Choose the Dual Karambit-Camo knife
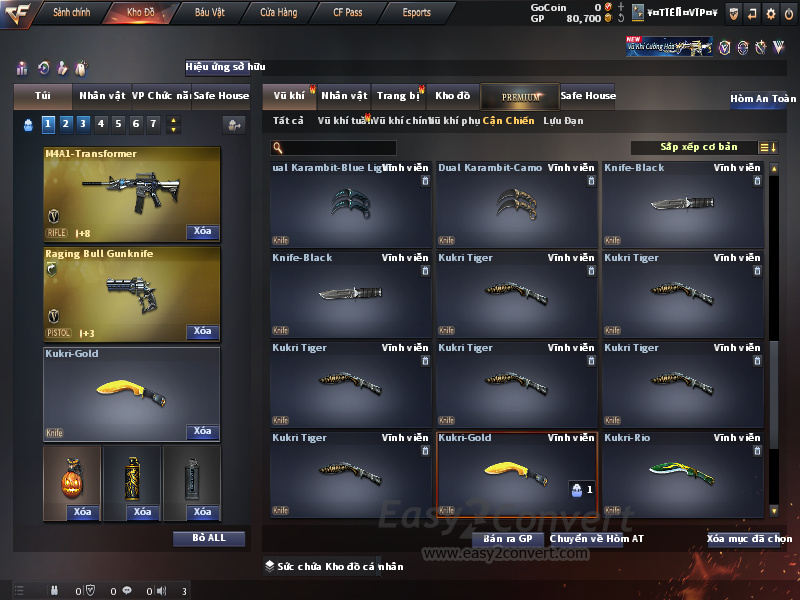The width and height of the screenshot is (800, 600). (x=517, y=205)
